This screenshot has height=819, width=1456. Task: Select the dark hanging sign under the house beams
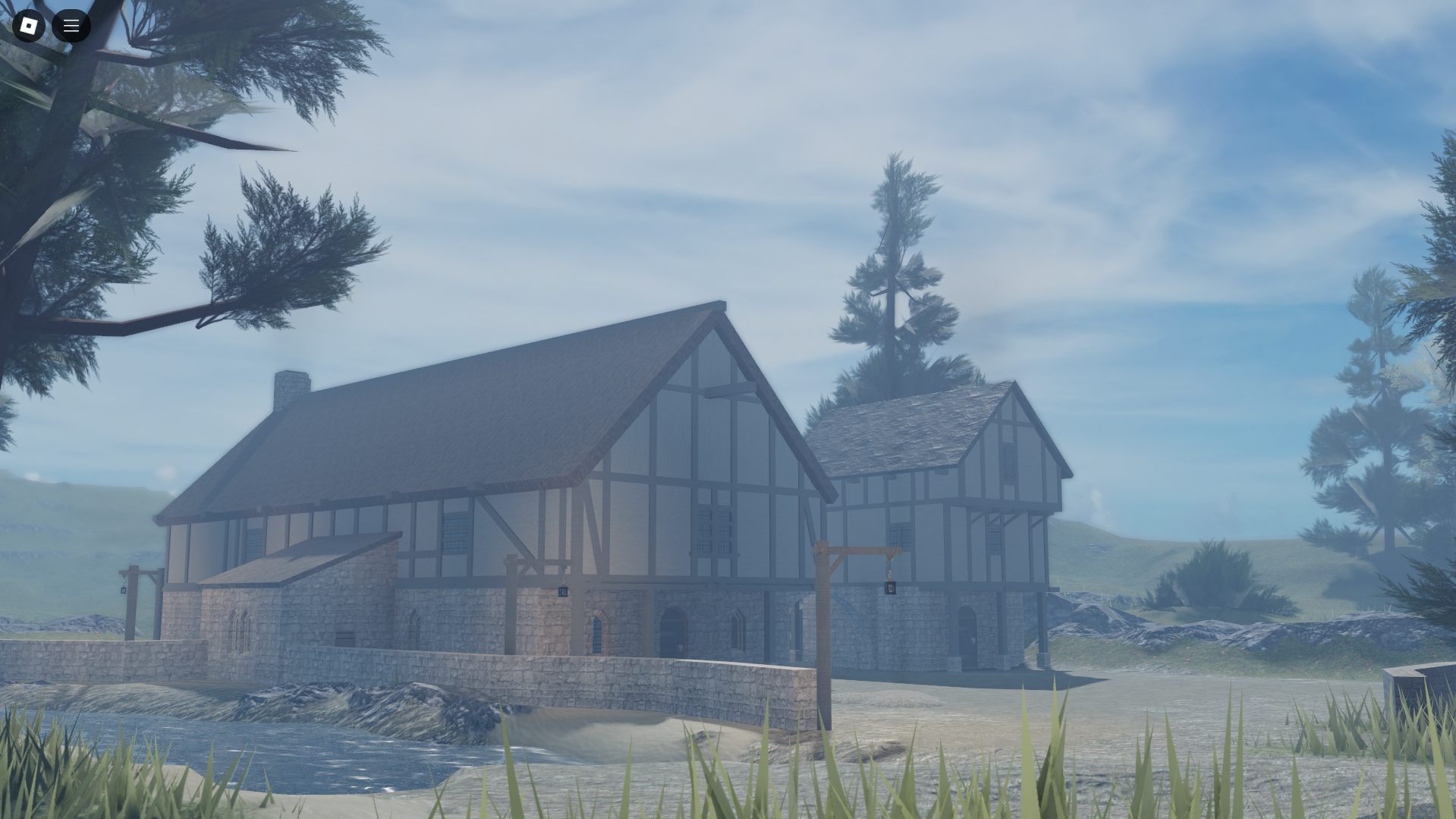[x=561, y=591]
